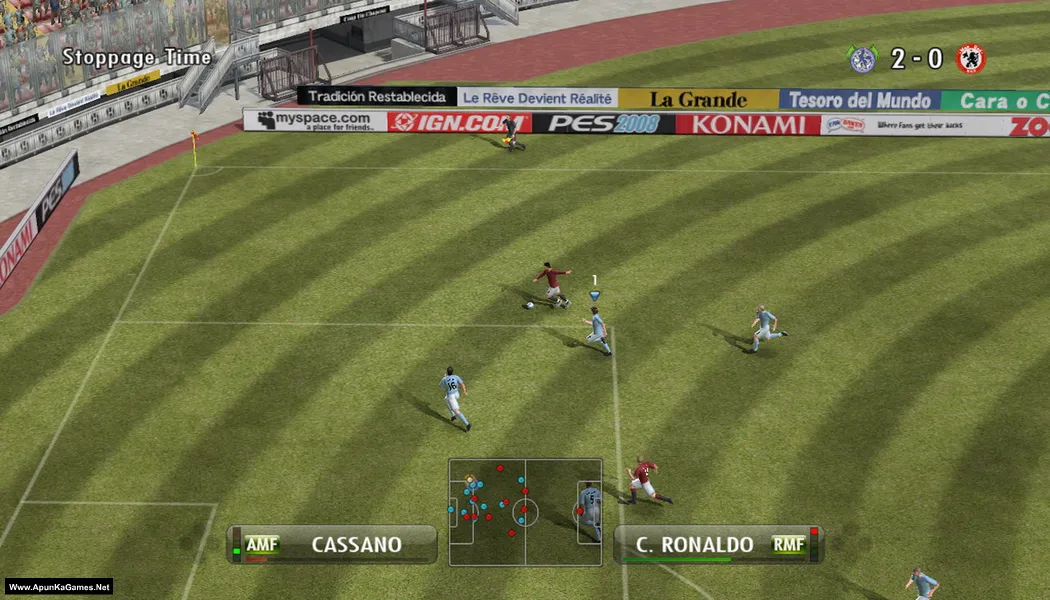This screenshot has width=1050, height=600.
Task: Open the ApunKaGames.Net watermark link
Action: (58, 587)
